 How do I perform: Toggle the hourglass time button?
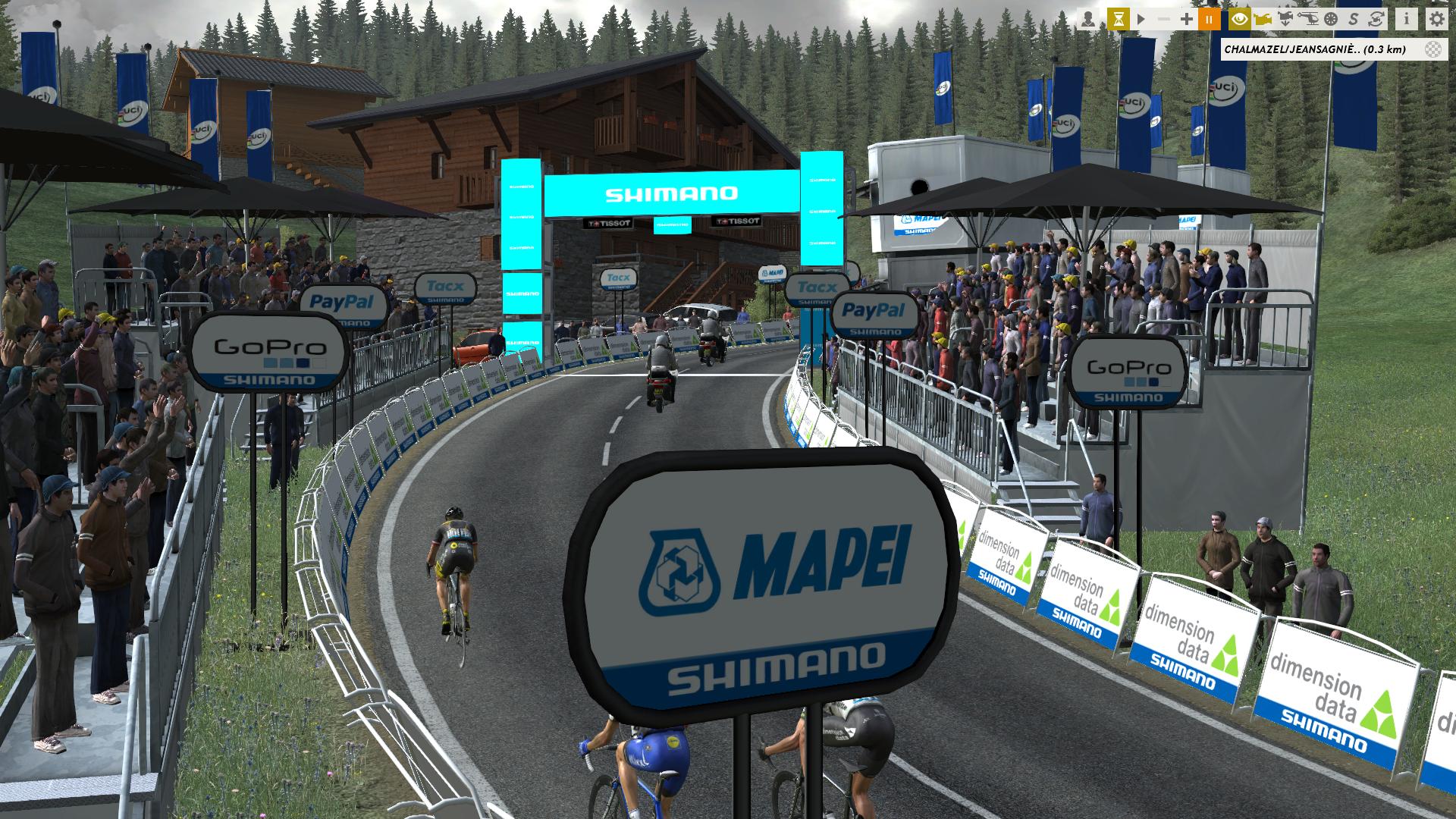(1118, 19)
